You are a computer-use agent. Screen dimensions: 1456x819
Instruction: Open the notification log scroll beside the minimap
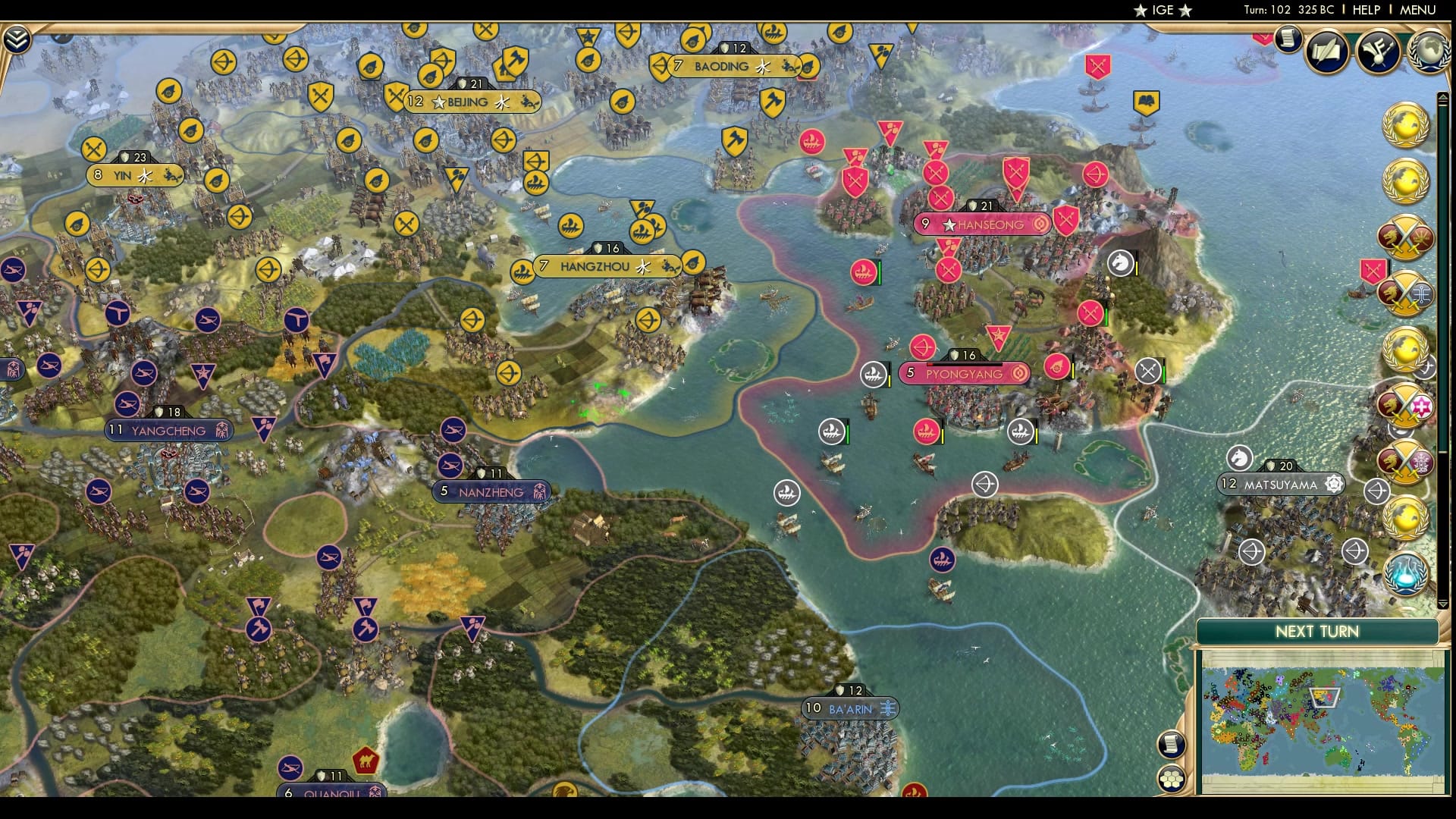coord(1172,745)
